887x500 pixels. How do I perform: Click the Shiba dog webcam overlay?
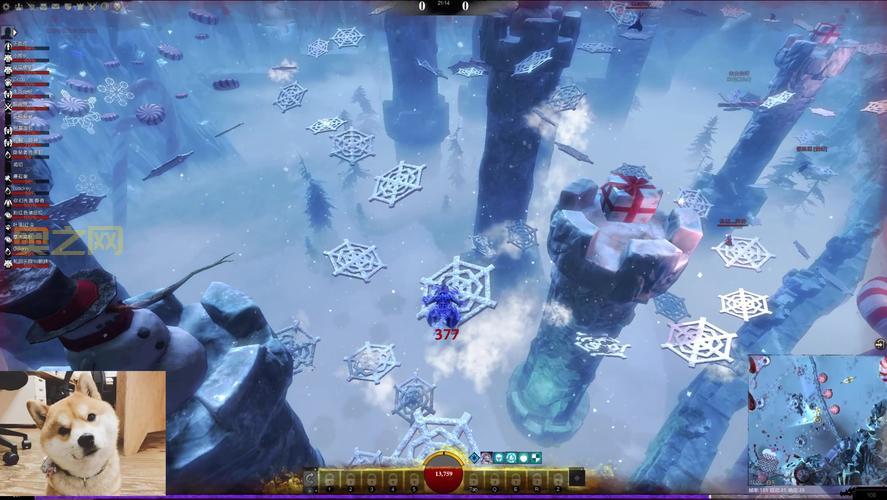(x=82, y=434)
